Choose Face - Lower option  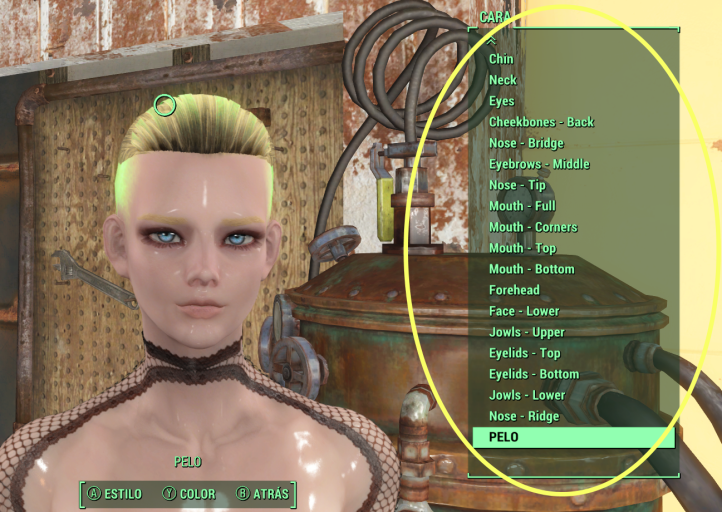click(x=524, y=311)
